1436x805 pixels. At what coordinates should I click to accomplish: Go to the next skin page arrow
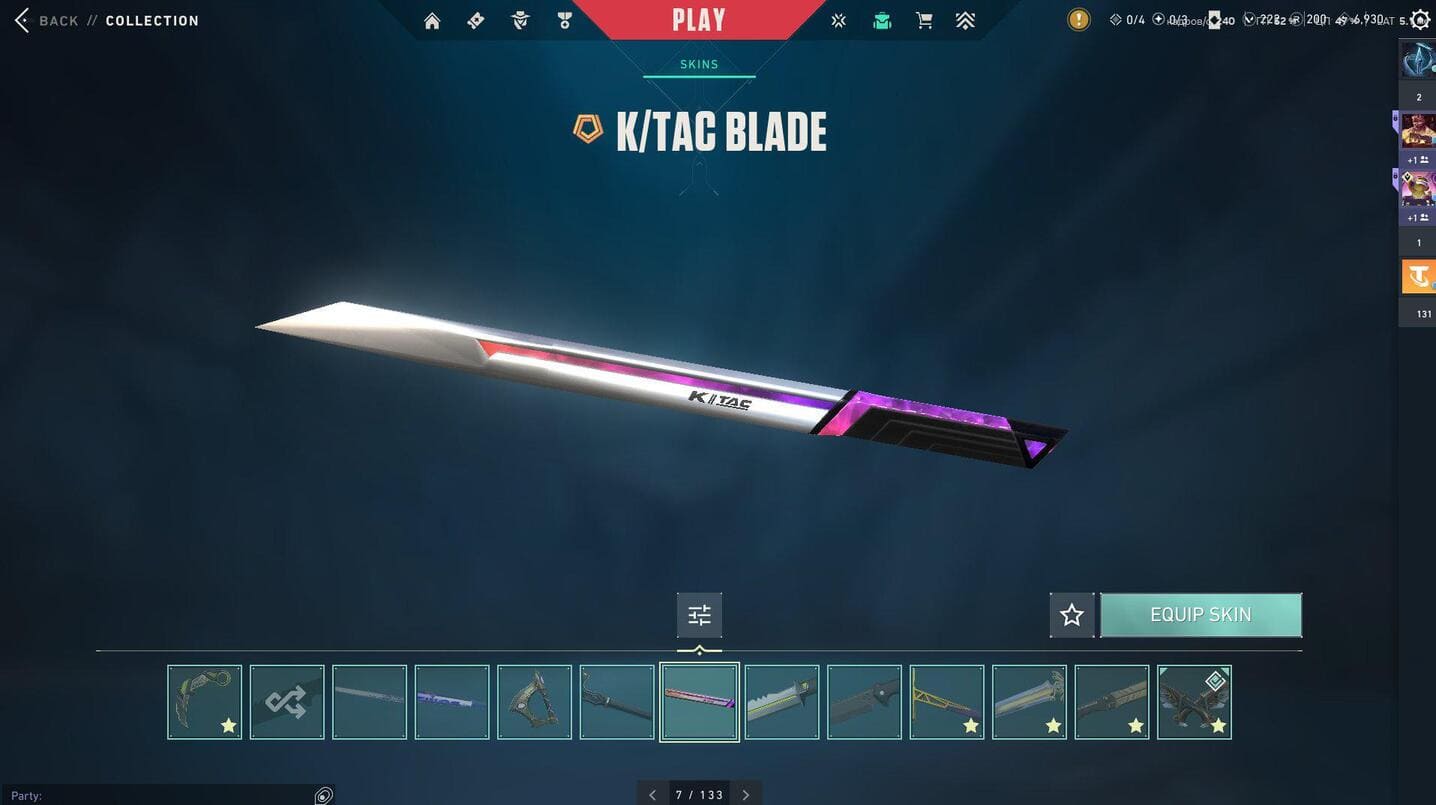click(x=745, y=795)
